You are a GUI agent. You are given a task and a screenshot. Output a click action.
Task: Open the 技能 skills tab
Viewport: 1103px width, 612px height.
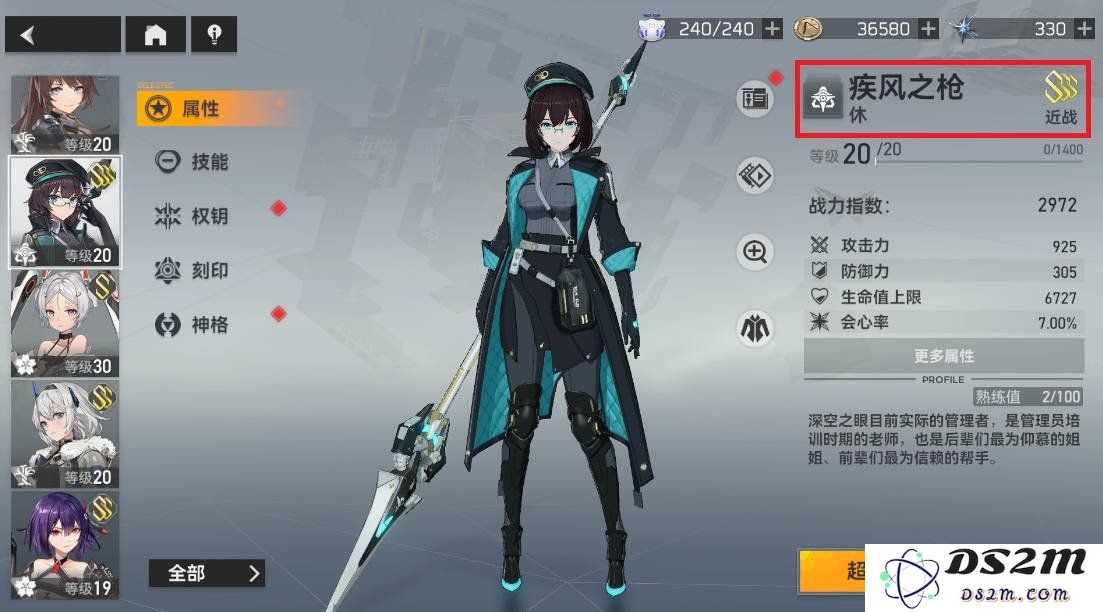pyautogui.click(x=208, y=162)
